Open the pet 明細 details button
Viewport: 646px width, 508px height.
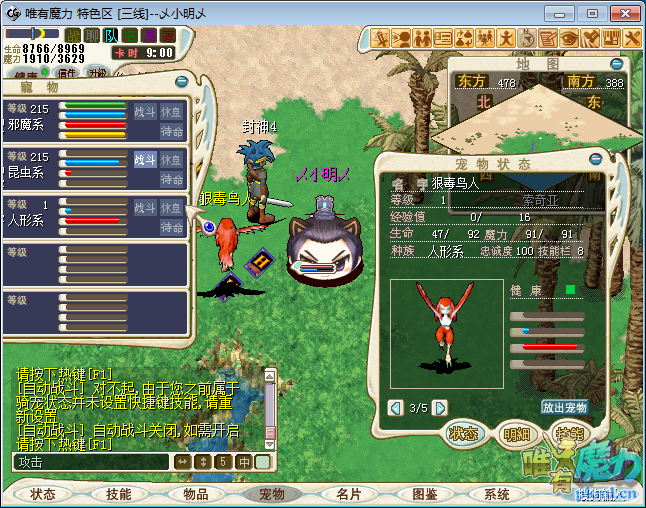coord(517,434)
